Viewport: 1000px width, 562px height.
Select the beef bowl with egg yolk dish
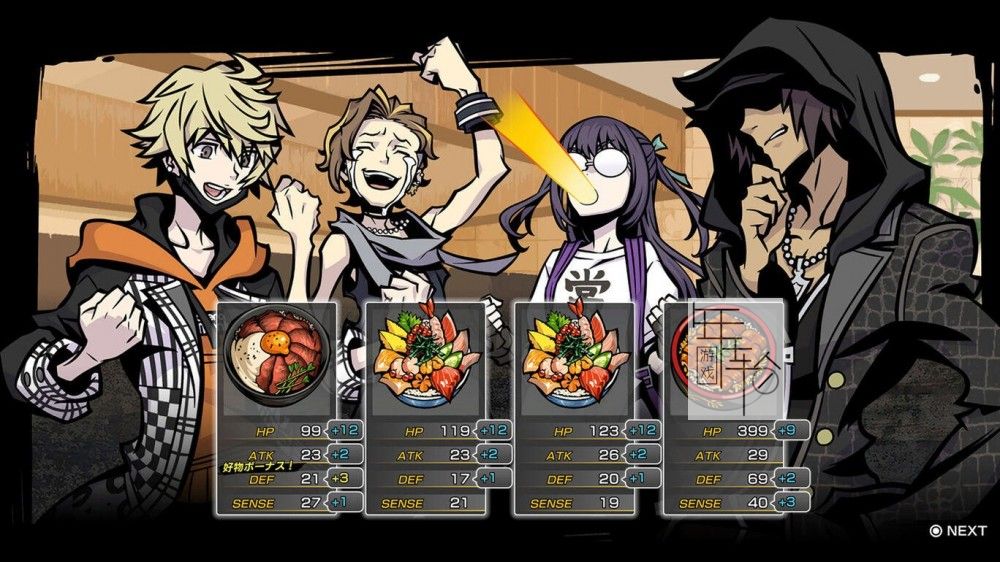[276, 358]
